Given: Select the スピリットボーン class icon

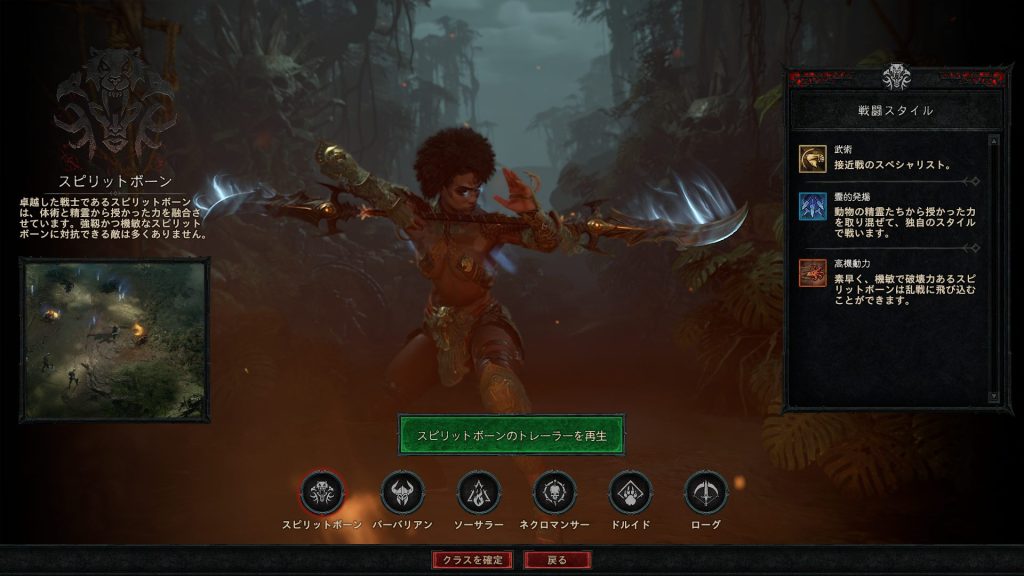Looking at the screenshot, I should click(323, 493).
